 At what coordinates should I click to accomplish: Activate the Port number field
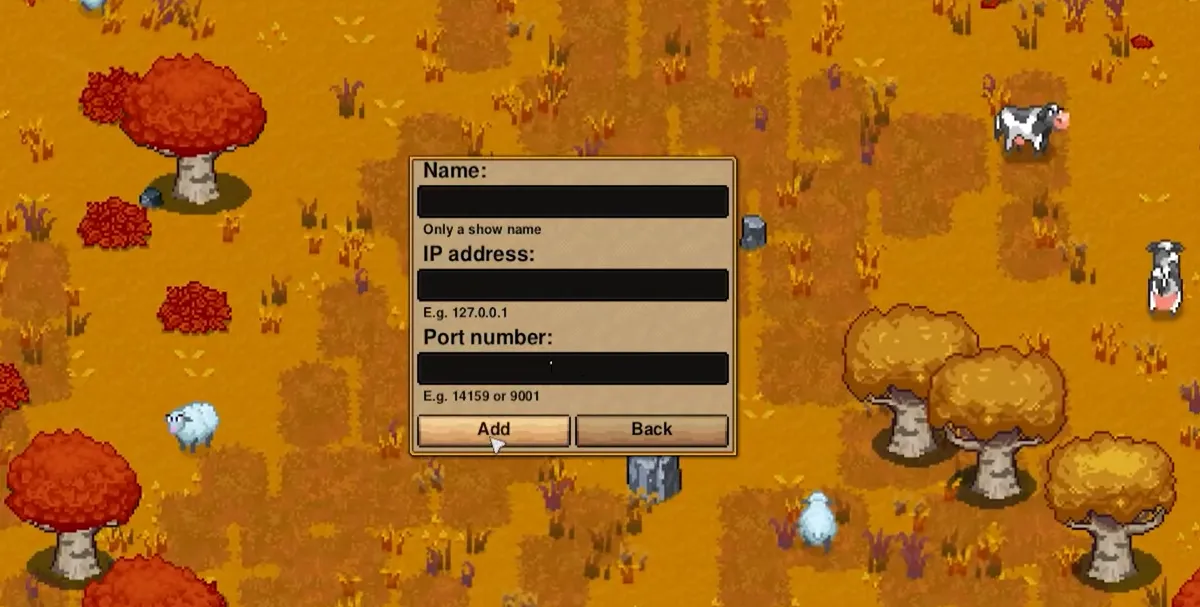tap(572, 368)
